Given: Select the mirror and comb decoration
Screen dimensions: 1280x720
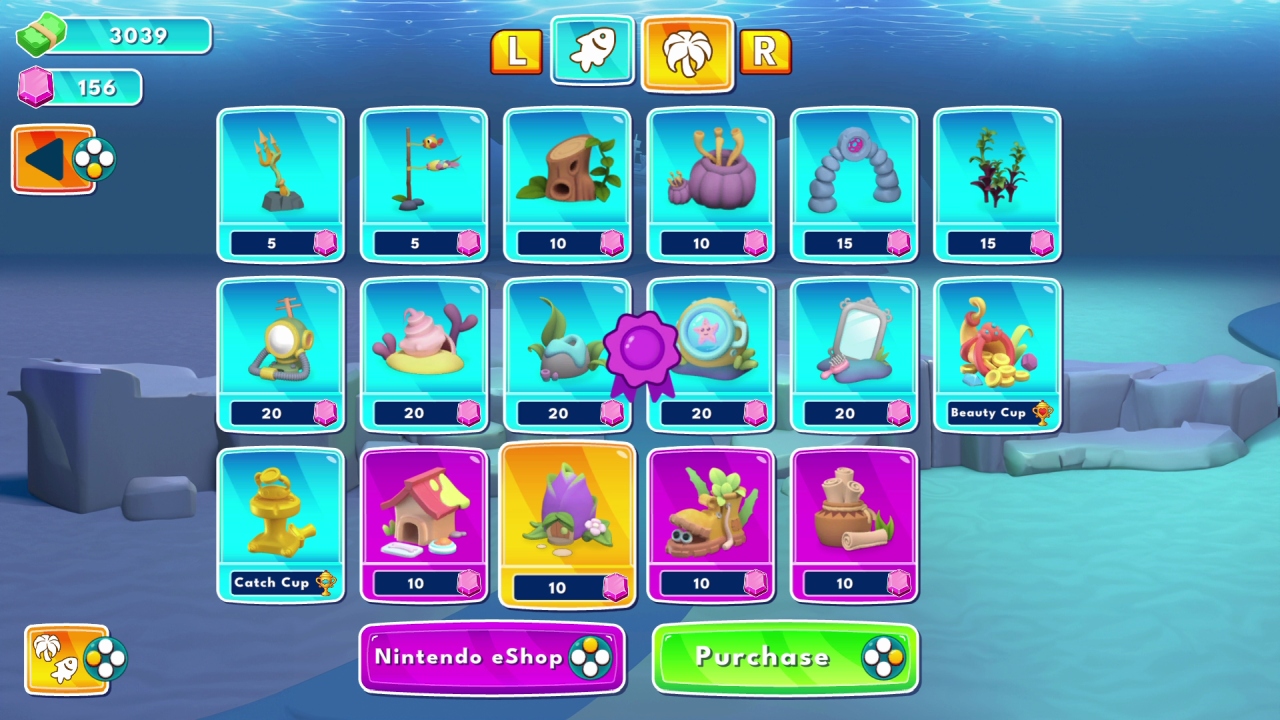Looking at the screenshot, I should (x=854, y=355).
